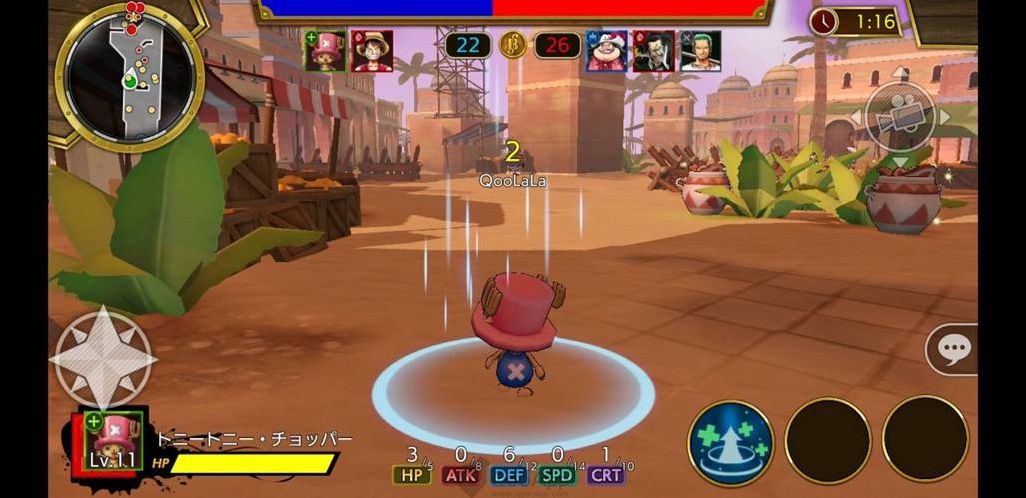This screenshot has height=498, width=1026.
Task: Select Zoro's portrait on enemy team
Action: [700, 51]
